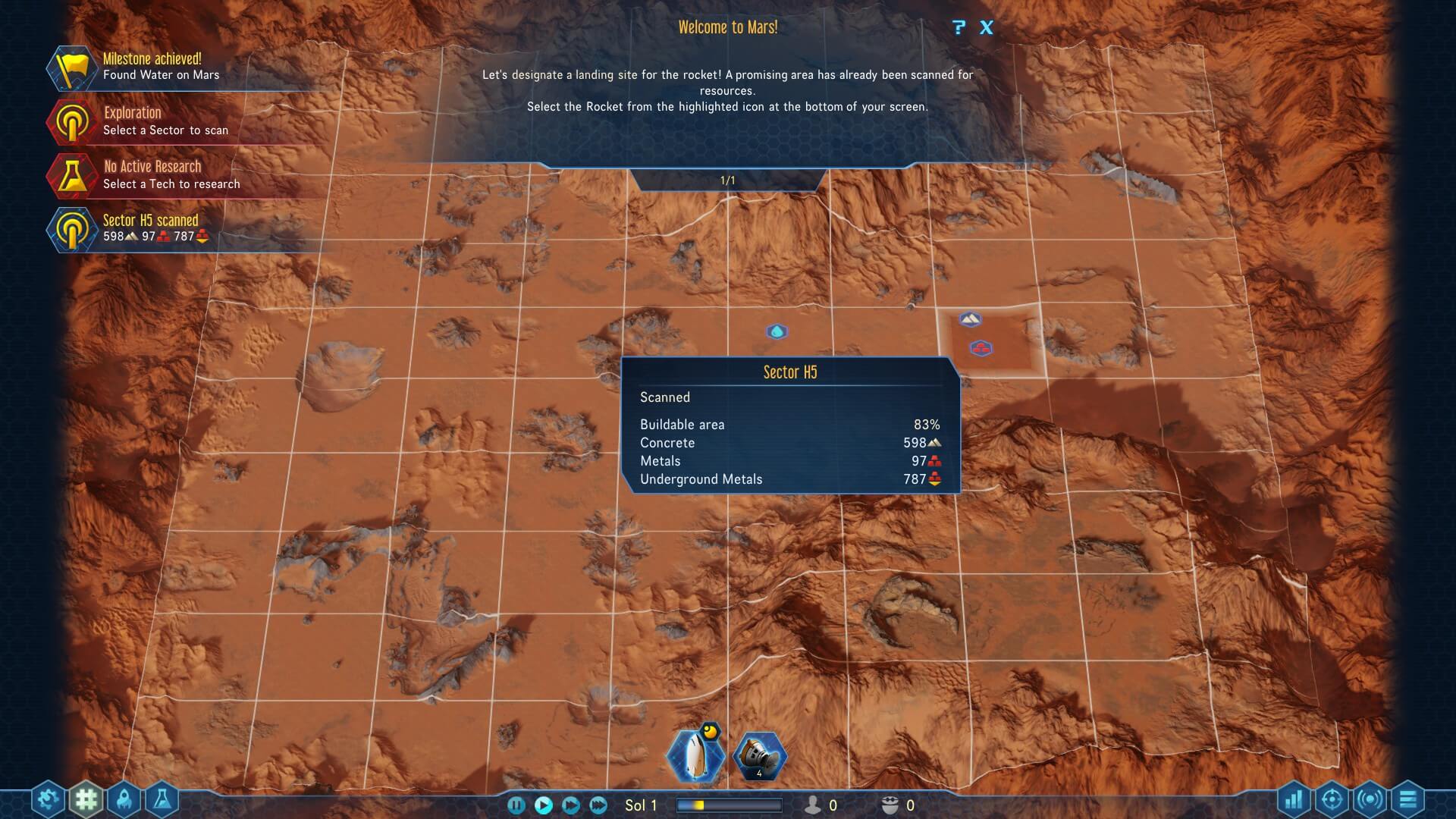Open the radio signal button
This screenshot has height=819, width=1456.
1370,799
